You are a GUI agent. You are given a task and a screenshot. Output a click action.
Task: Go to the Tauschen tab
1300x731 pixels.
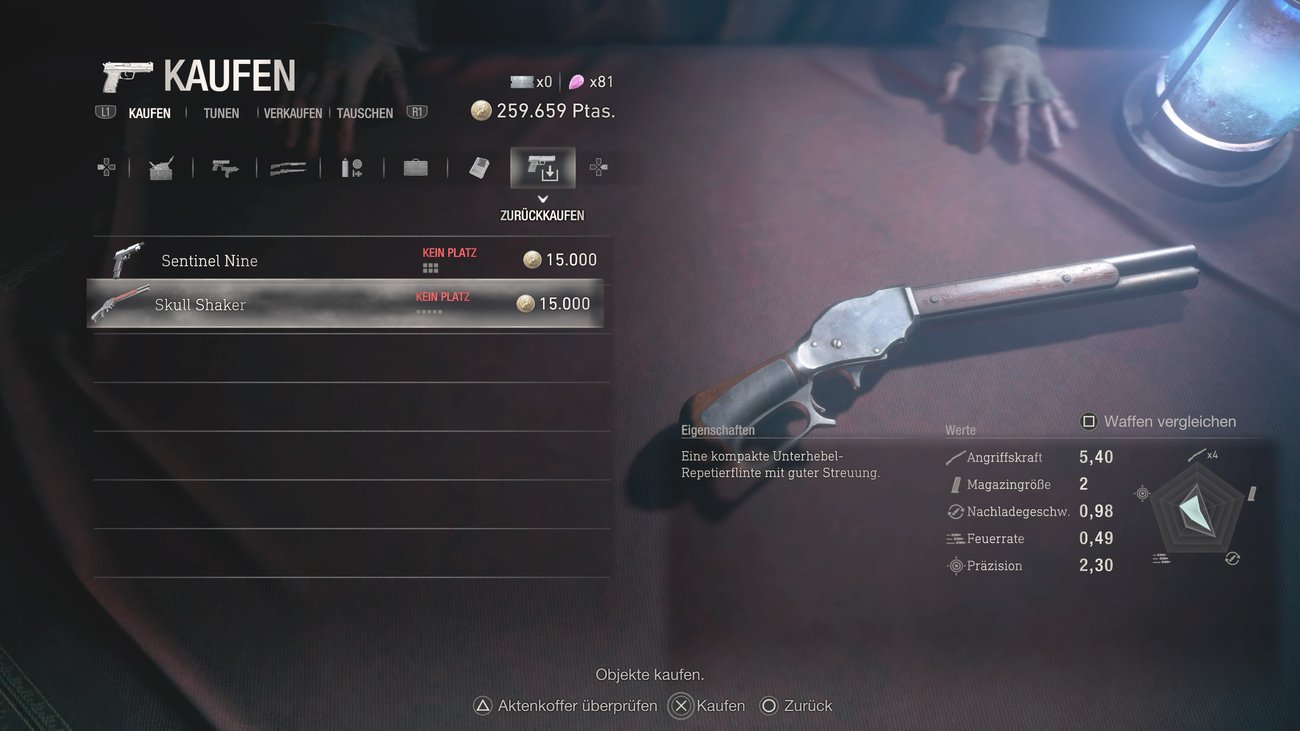(365, 114)
